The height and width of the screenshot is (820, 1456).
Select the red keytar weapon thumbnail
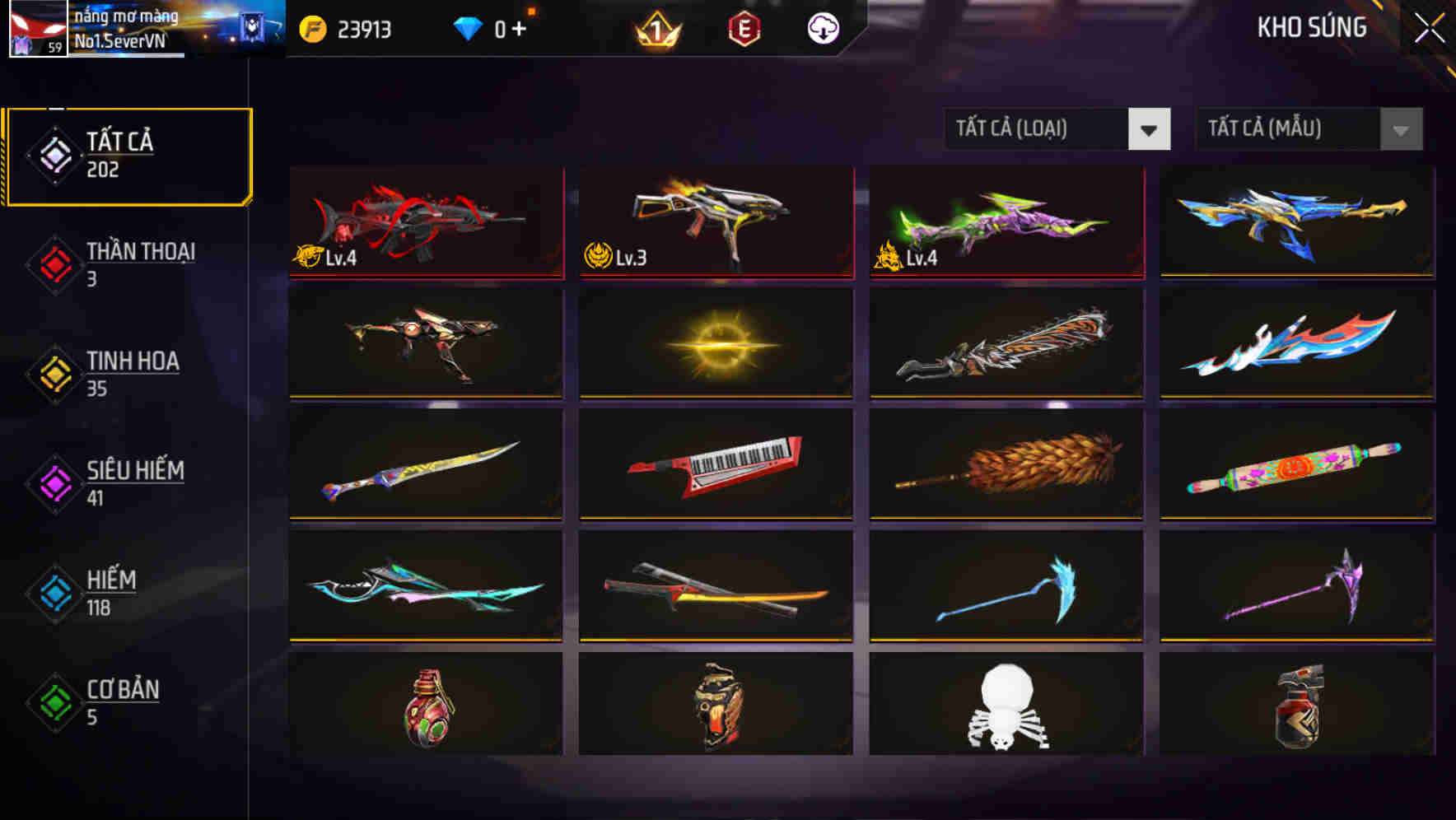[x=715, y=466]
